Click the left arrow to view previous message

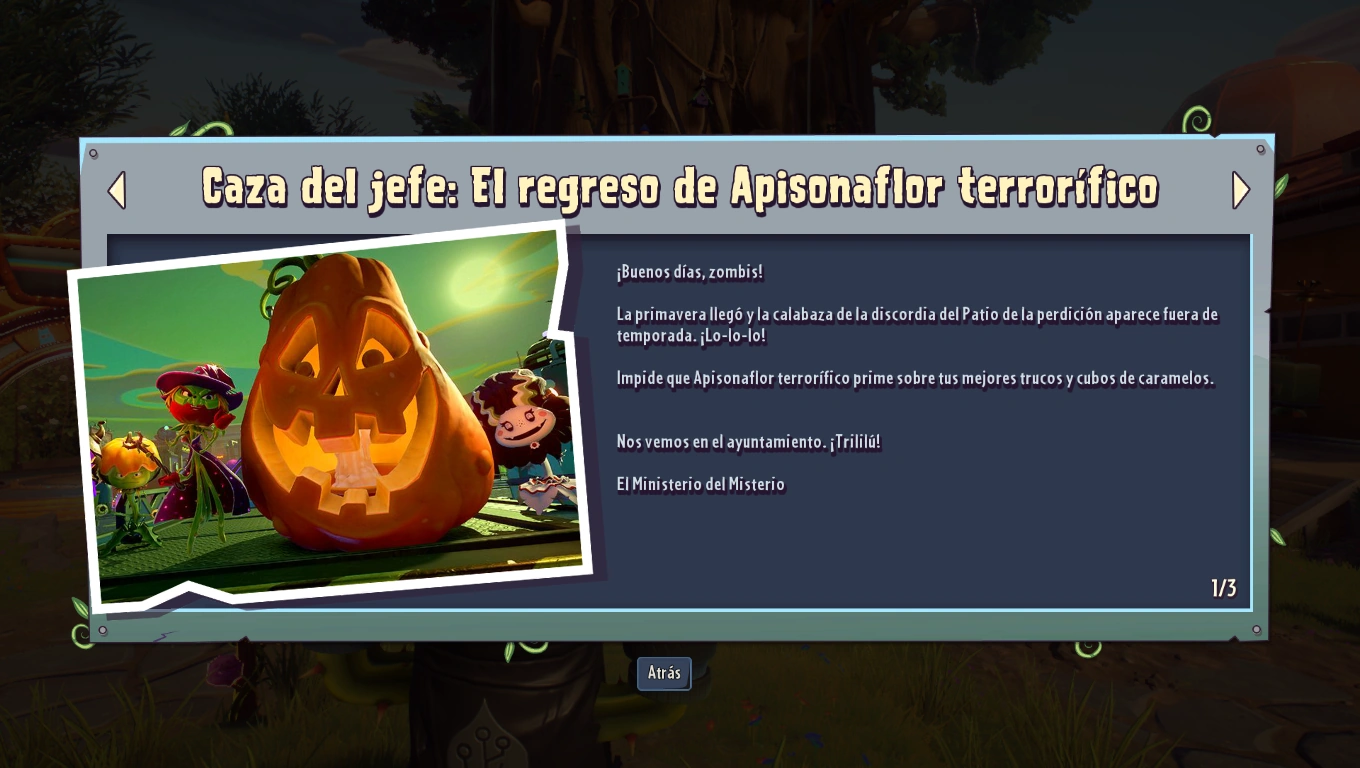pos(117,189)
